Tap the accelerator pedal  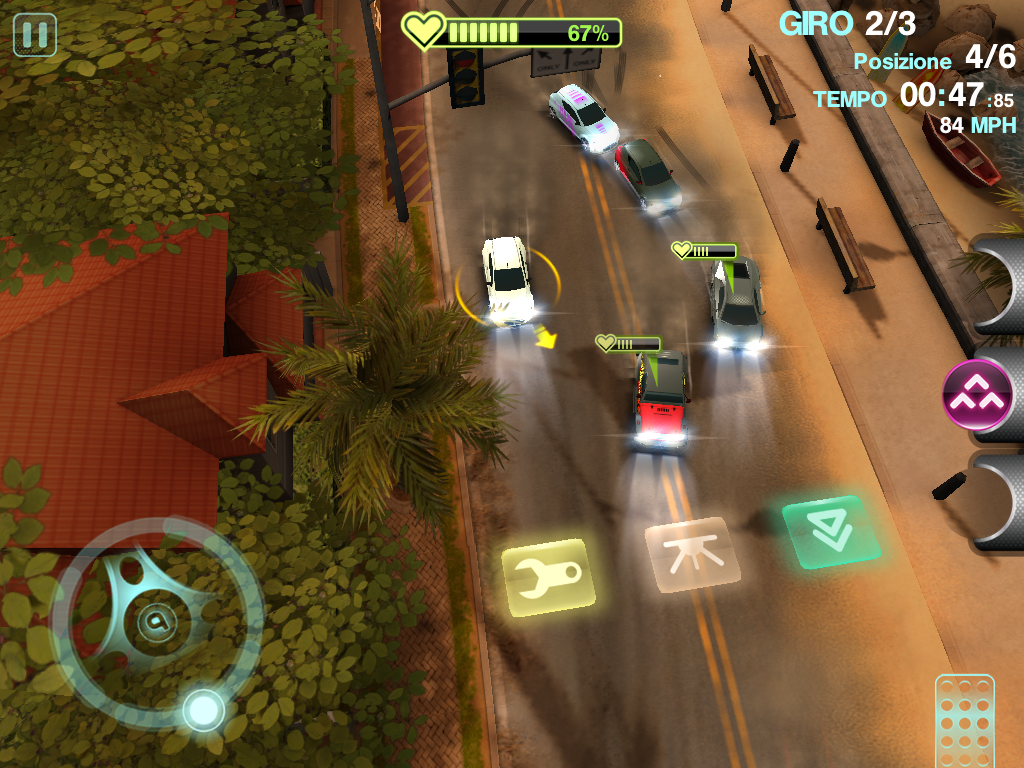pos(964,720)
